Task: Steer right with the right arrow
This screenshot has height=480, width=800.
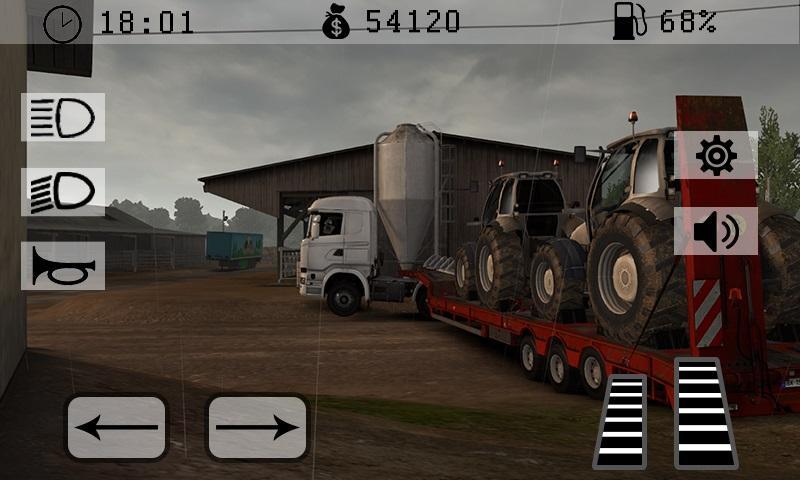Action: [257, 427]
